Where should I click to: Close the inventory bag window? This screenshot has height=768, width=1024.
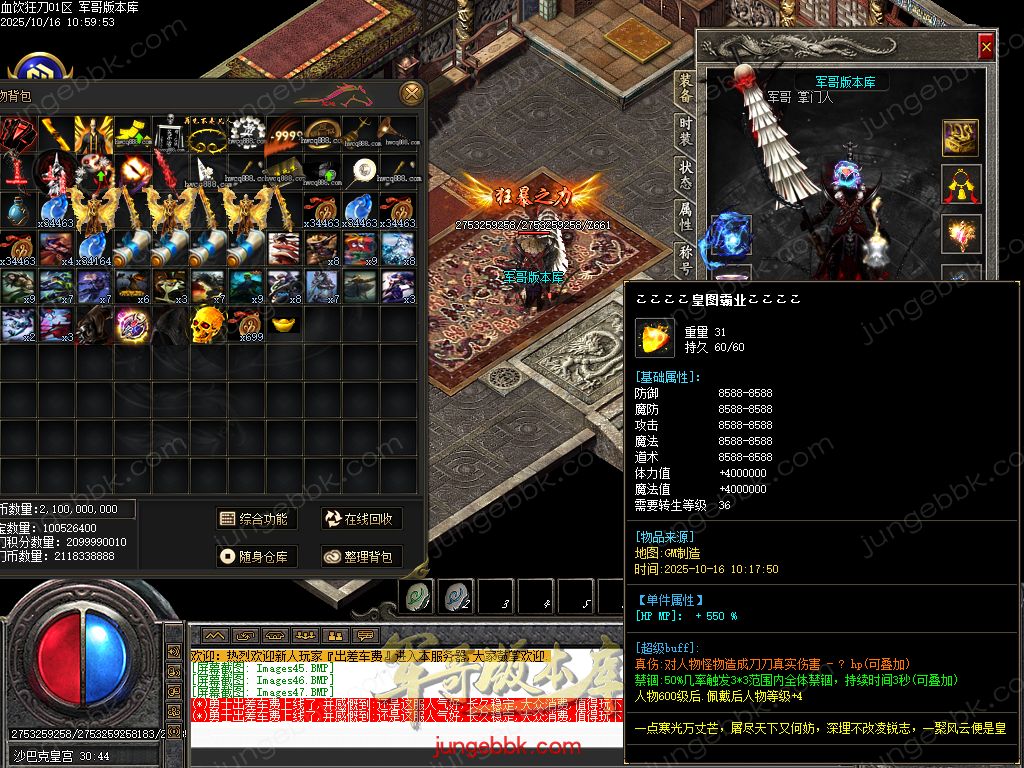click(x=411, y=94)
